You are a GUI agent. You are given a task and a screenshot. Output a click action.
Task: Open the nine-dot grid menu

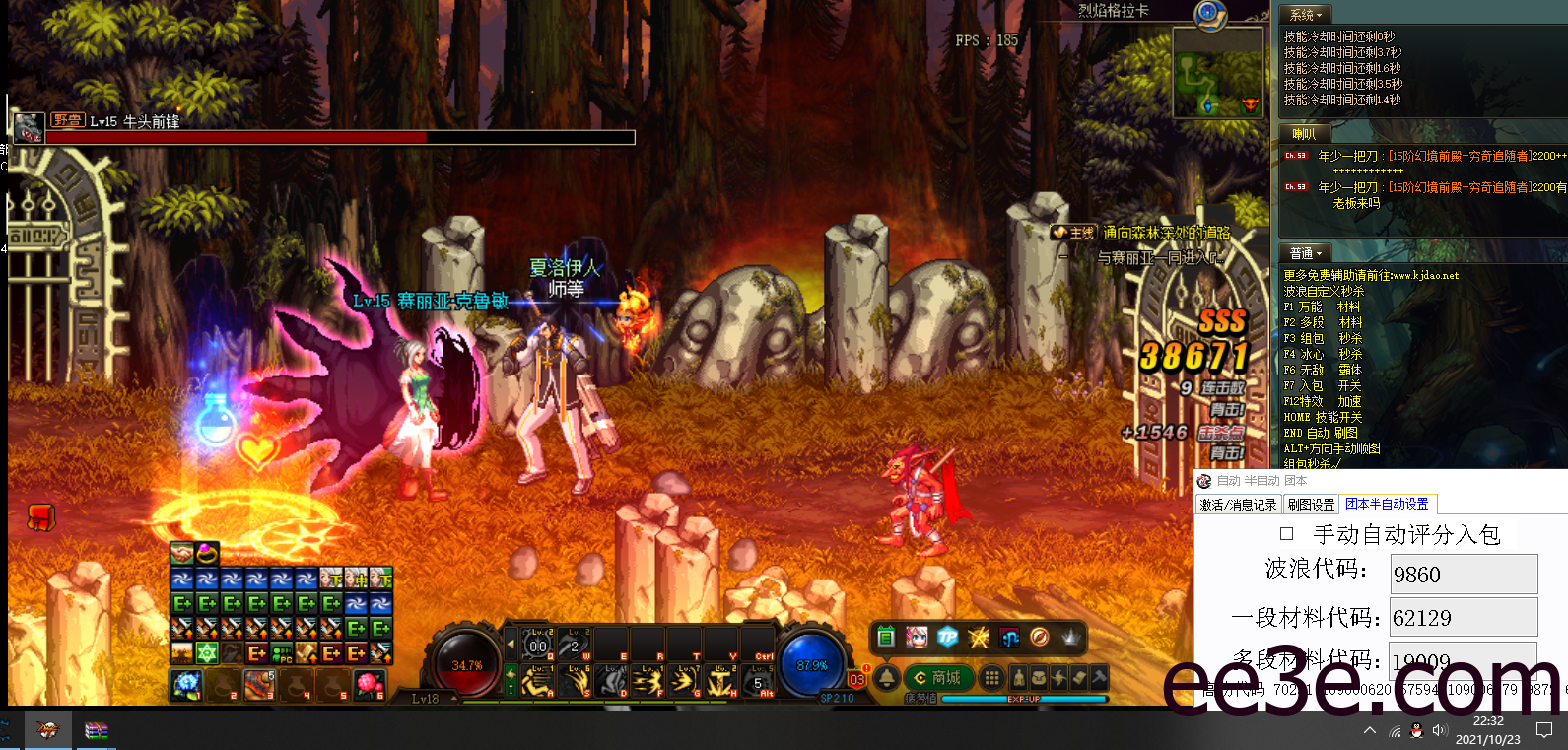point(991,678)
